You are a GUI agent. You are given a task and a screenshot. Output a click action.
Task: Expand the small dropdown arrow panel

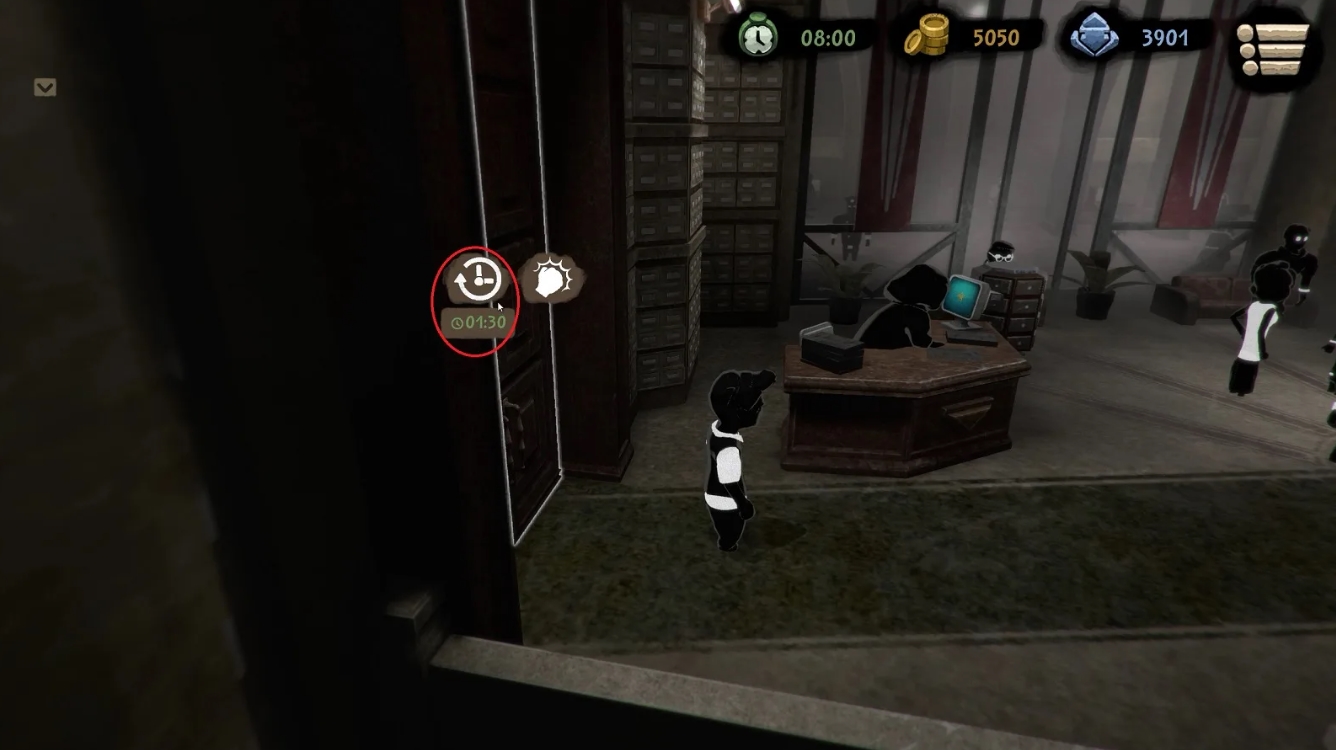tap(45, 88)
